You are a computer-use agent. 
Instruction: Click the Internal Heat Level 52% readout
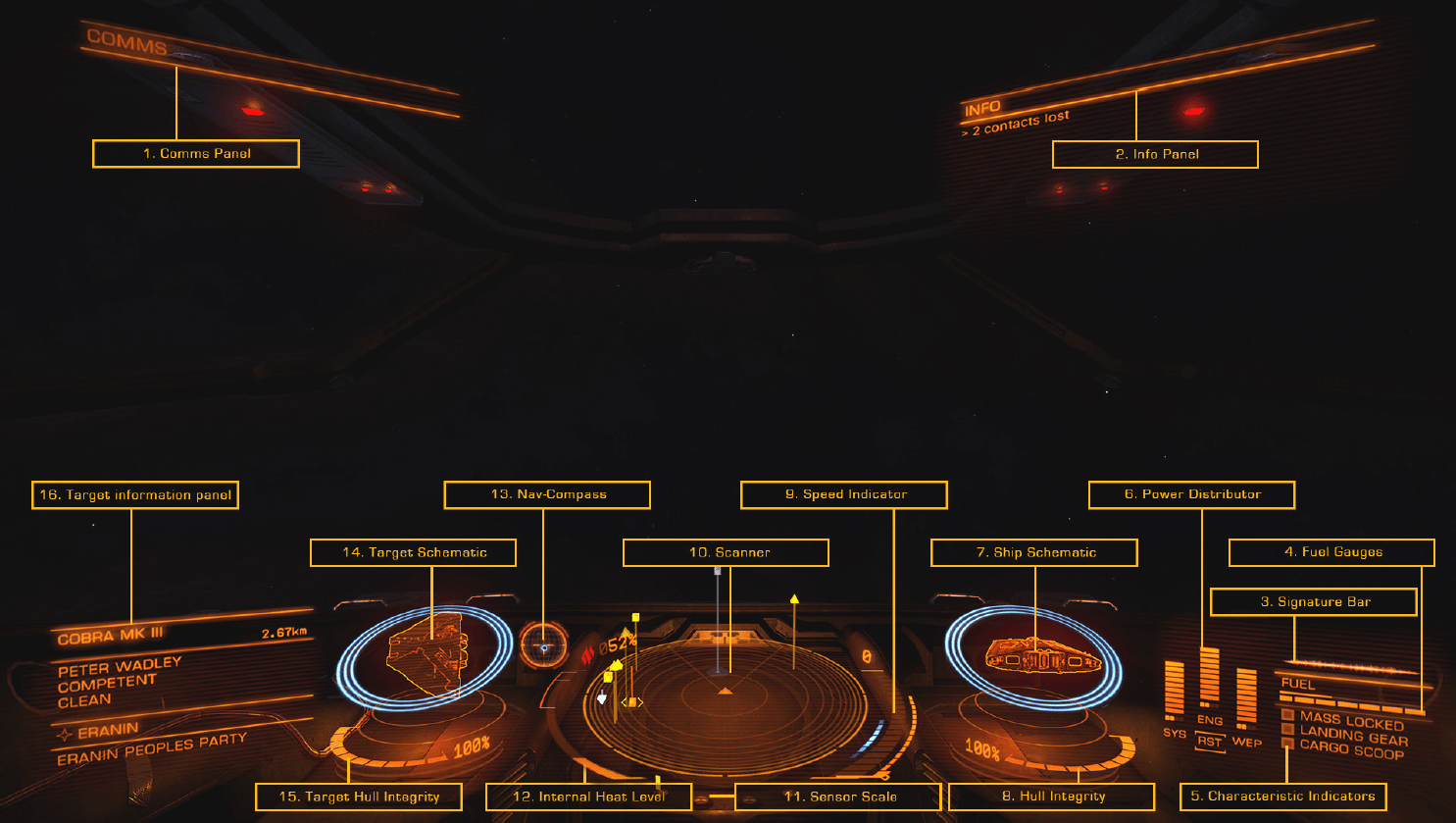(619, 643)
